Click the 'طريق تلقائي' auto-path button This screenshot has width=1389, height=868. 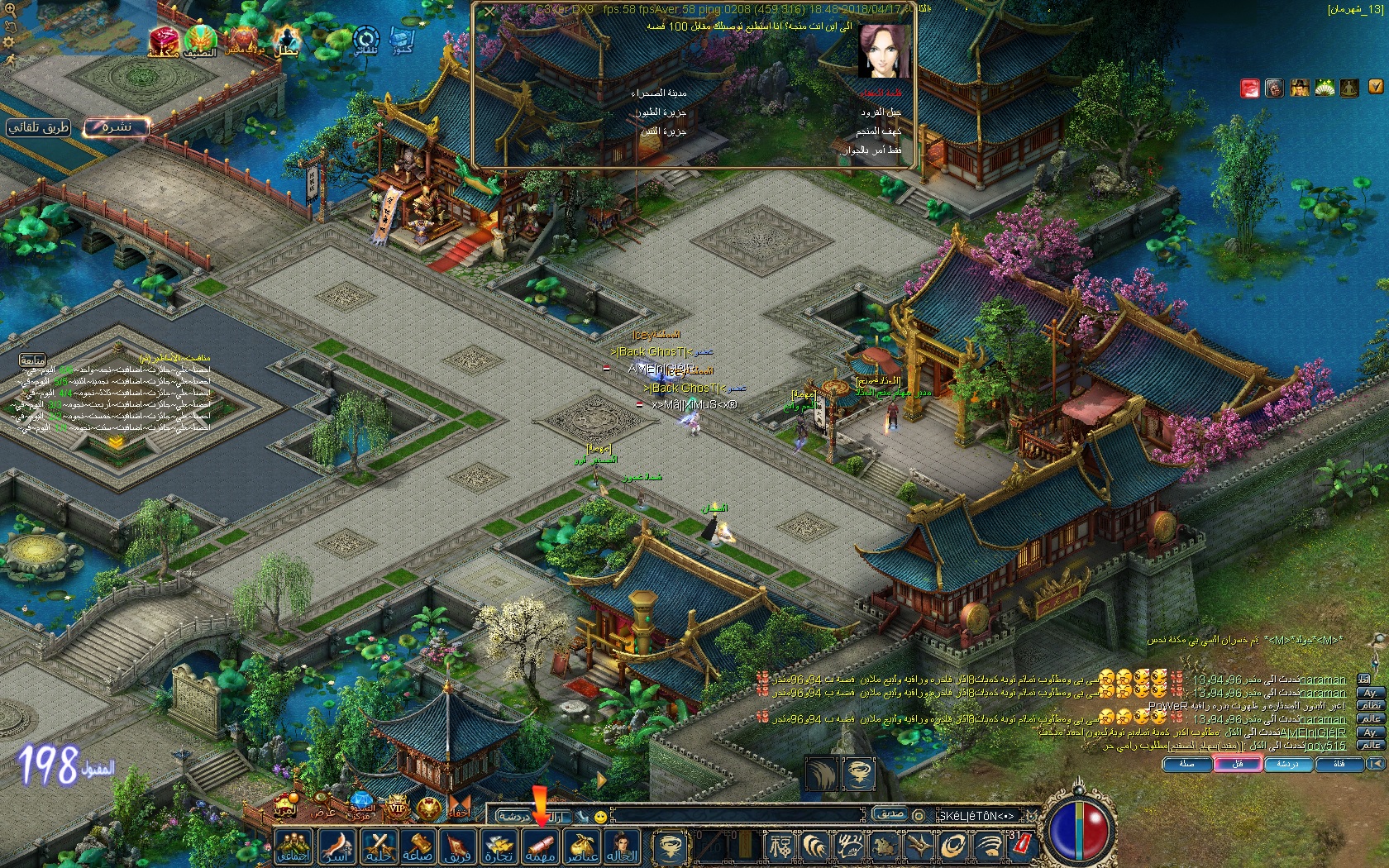39,127
